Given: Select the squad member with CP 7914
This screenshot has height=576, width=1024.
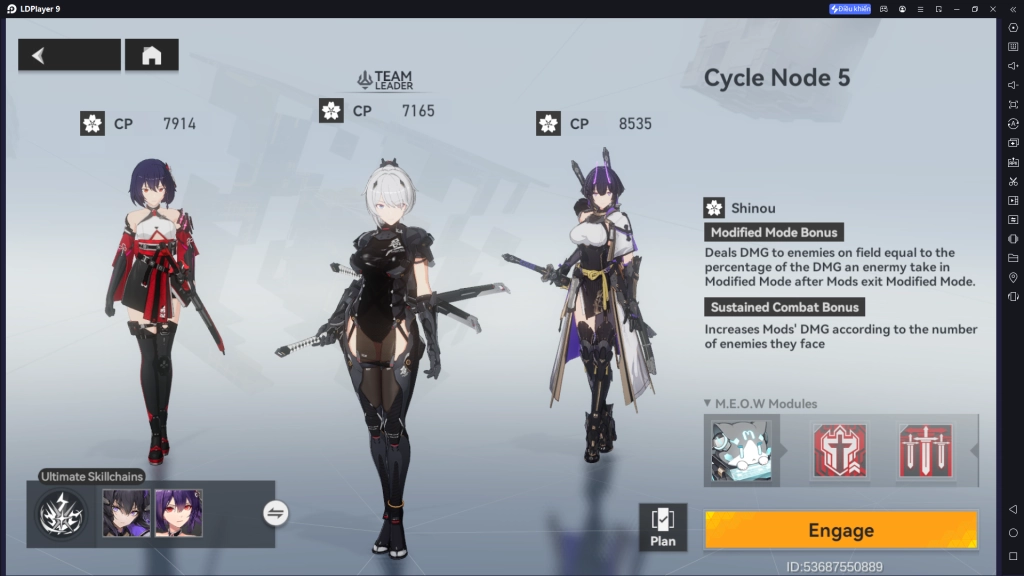Looking at the screenshot, I should point(160,300).
